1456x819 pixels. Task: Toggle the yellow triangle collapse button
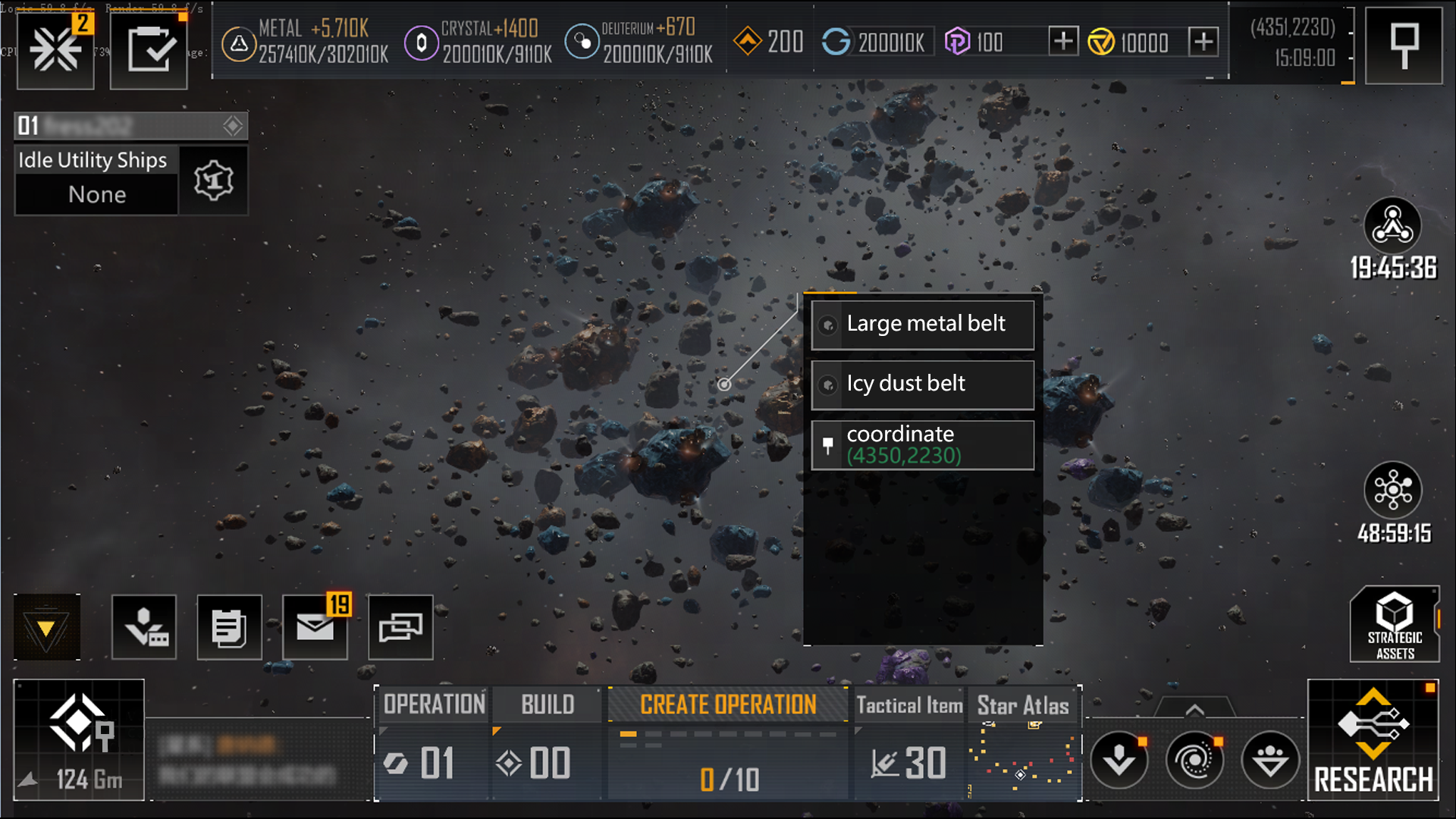click(x=46, y=627)
